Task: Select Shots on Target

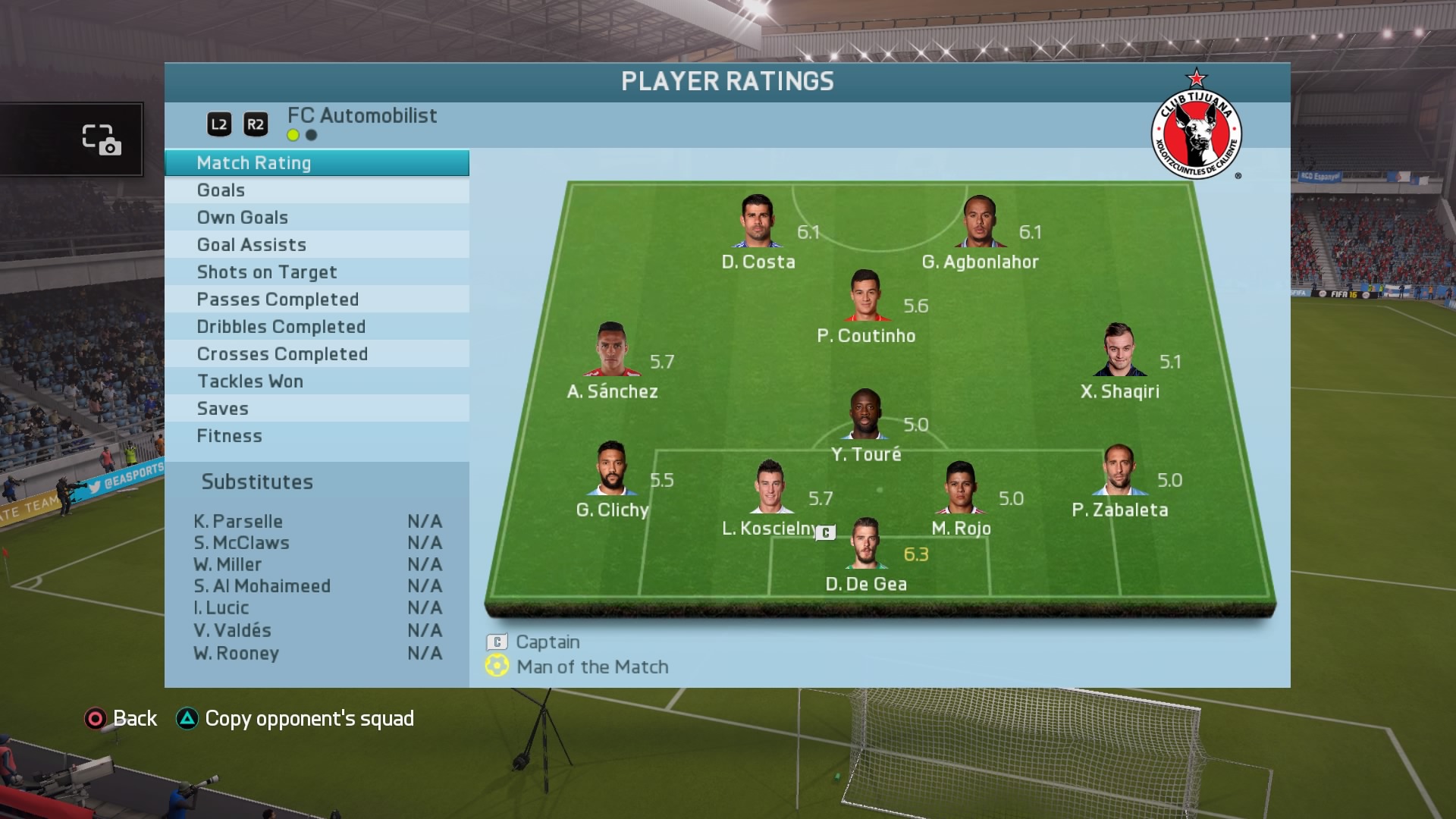Action: pos(316,272)
